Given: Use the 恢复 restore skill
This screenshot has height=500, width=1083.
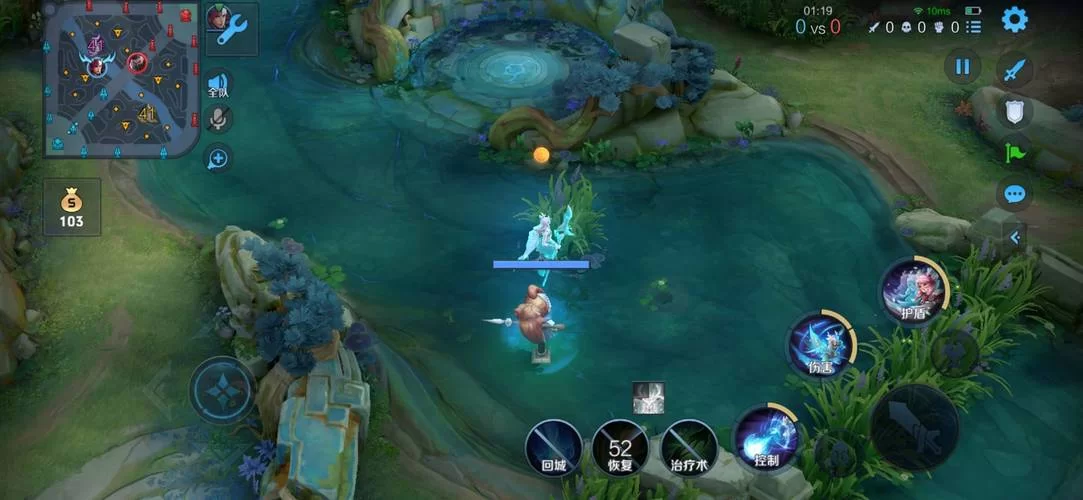Looking at the screenshot, I should pos(620,446).
